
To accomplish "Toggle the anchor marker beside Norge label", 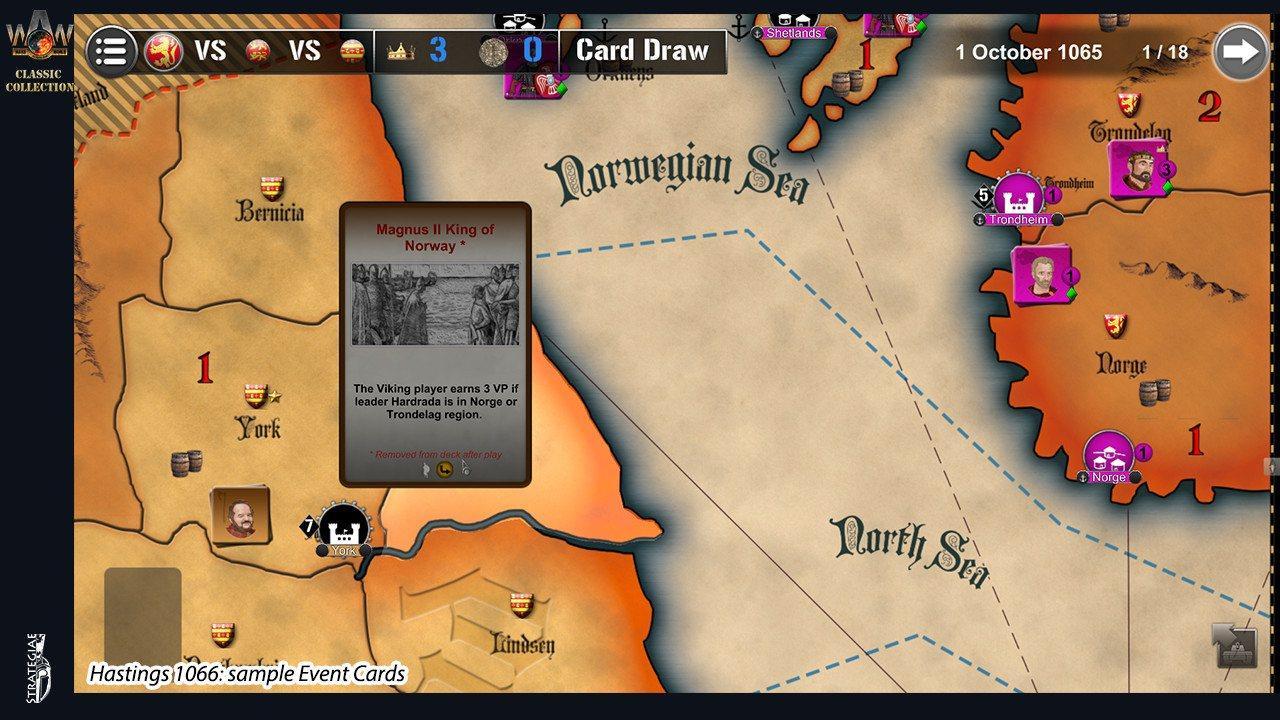I will pos(1083,478).
